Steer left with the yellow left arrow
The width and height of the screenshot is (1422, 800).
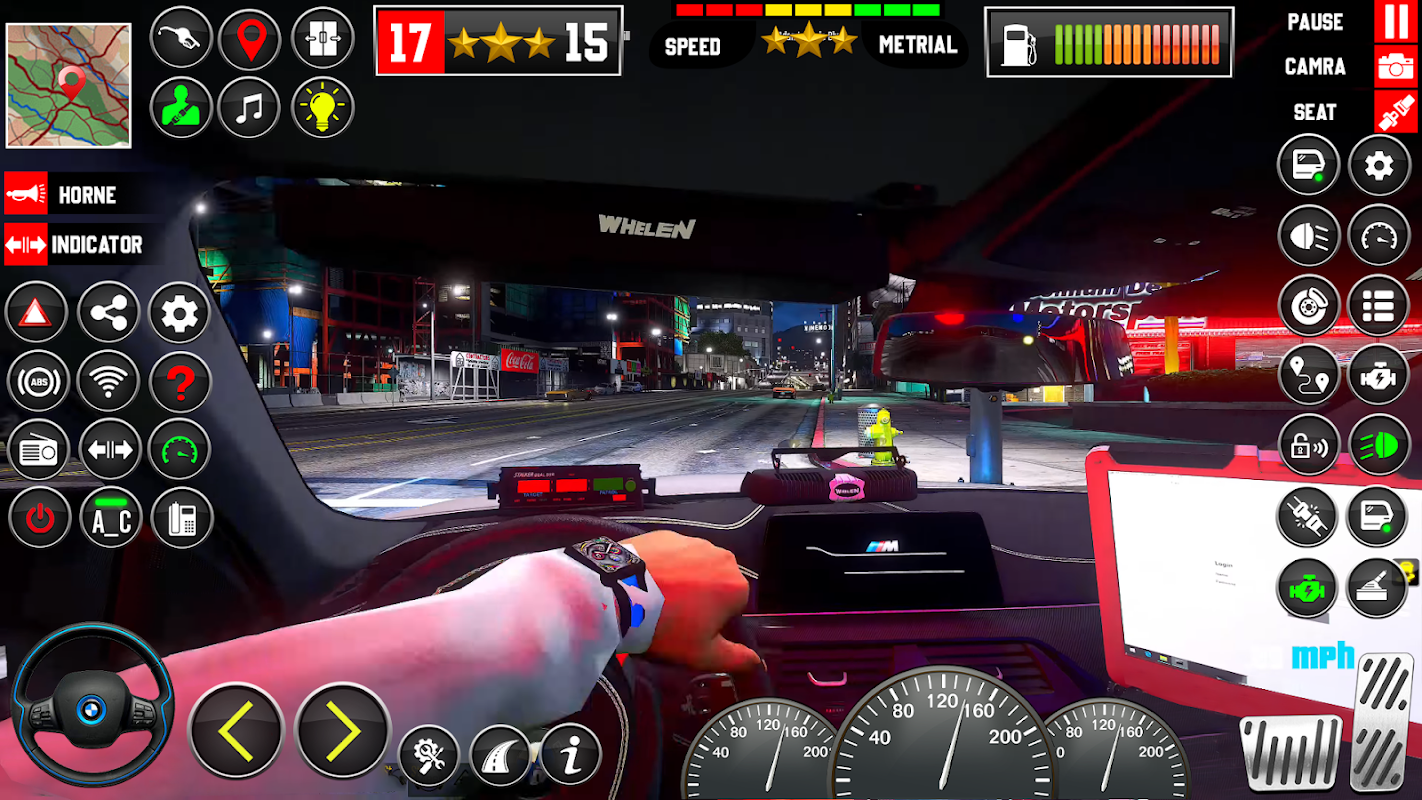coord(236,732)
